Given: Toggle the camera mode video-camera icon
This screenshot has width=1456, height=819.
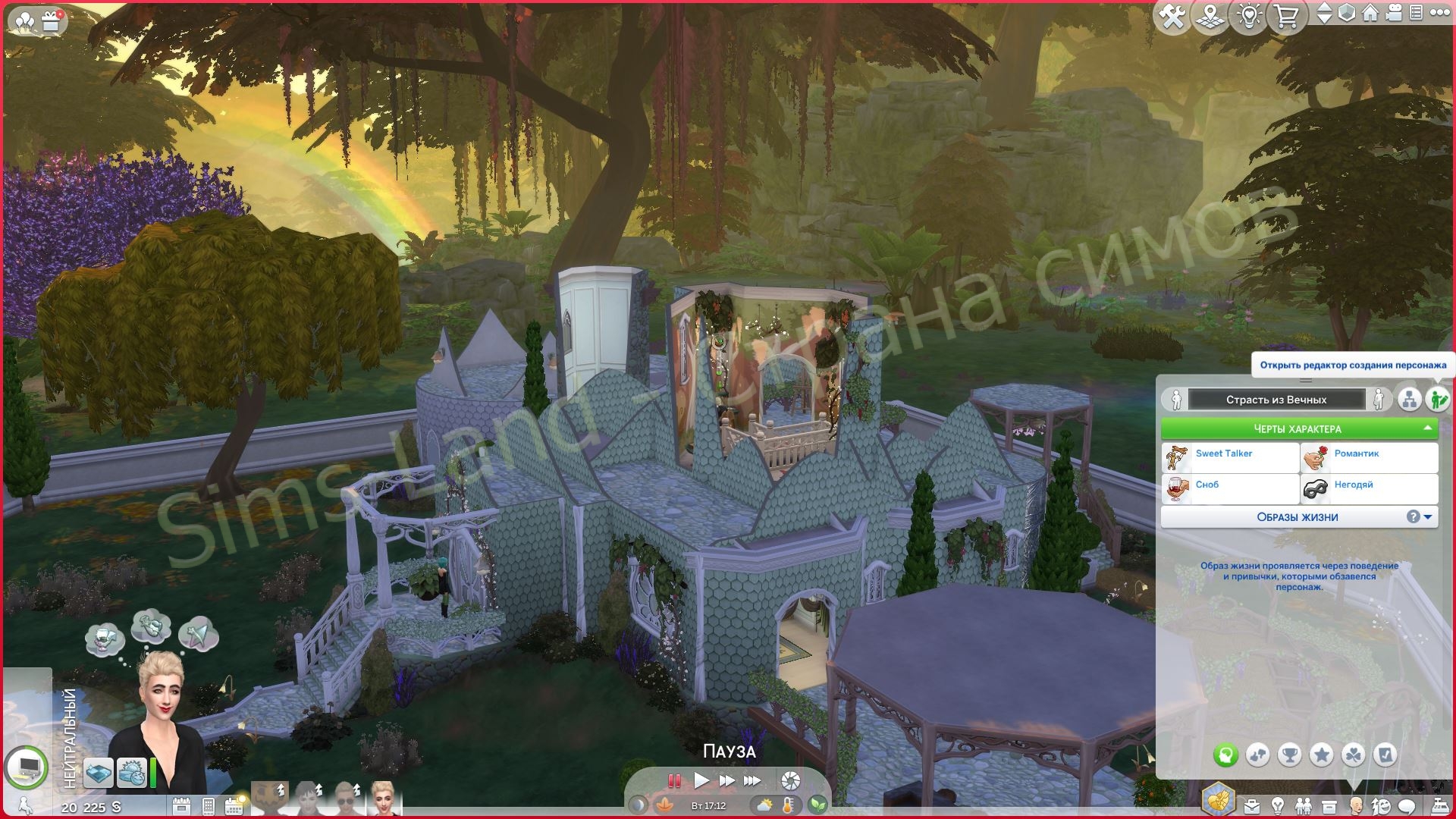Looking at the screenshot, I should (1392, 14).
